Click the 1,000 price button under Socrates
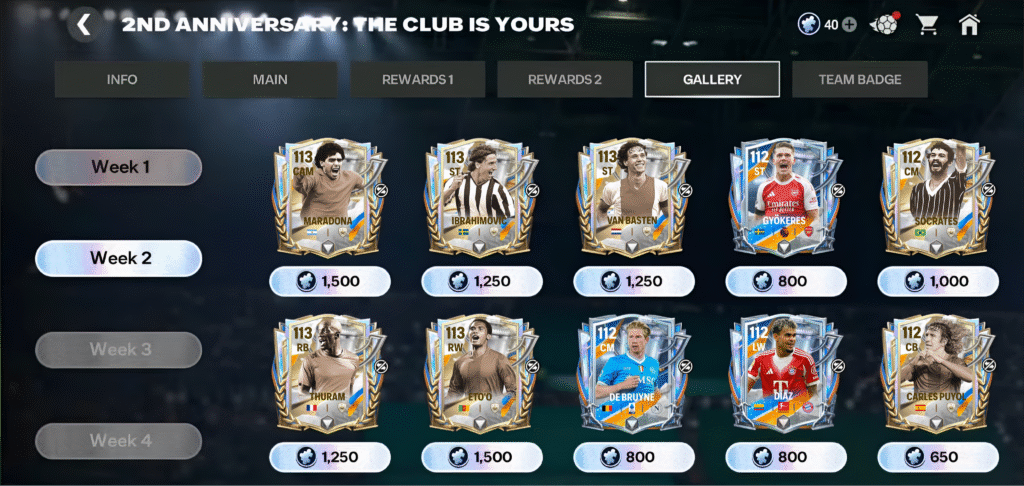1024x486 pixels. [938, 281]
